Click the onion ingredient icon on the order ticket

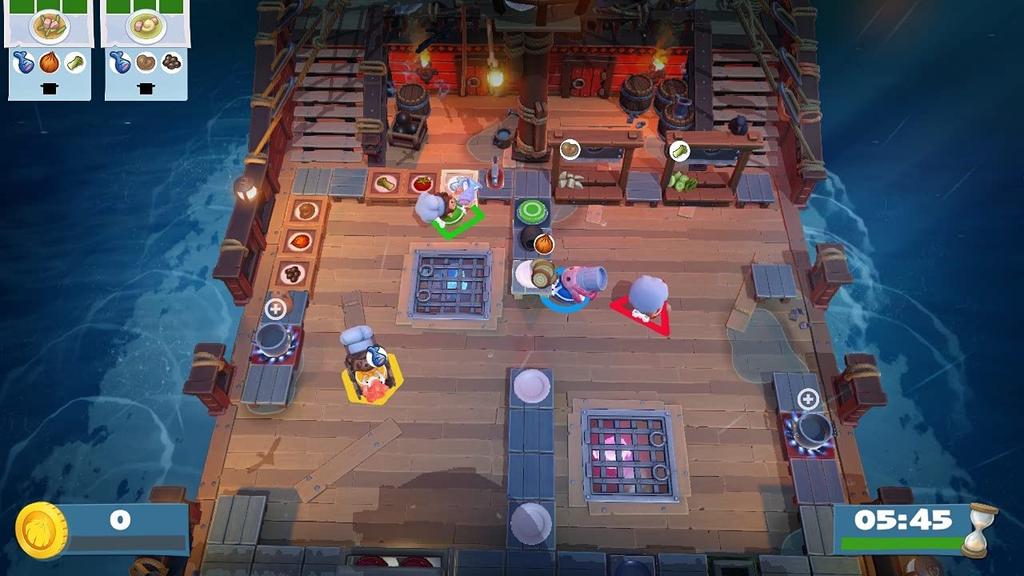[x=49, y=62]
